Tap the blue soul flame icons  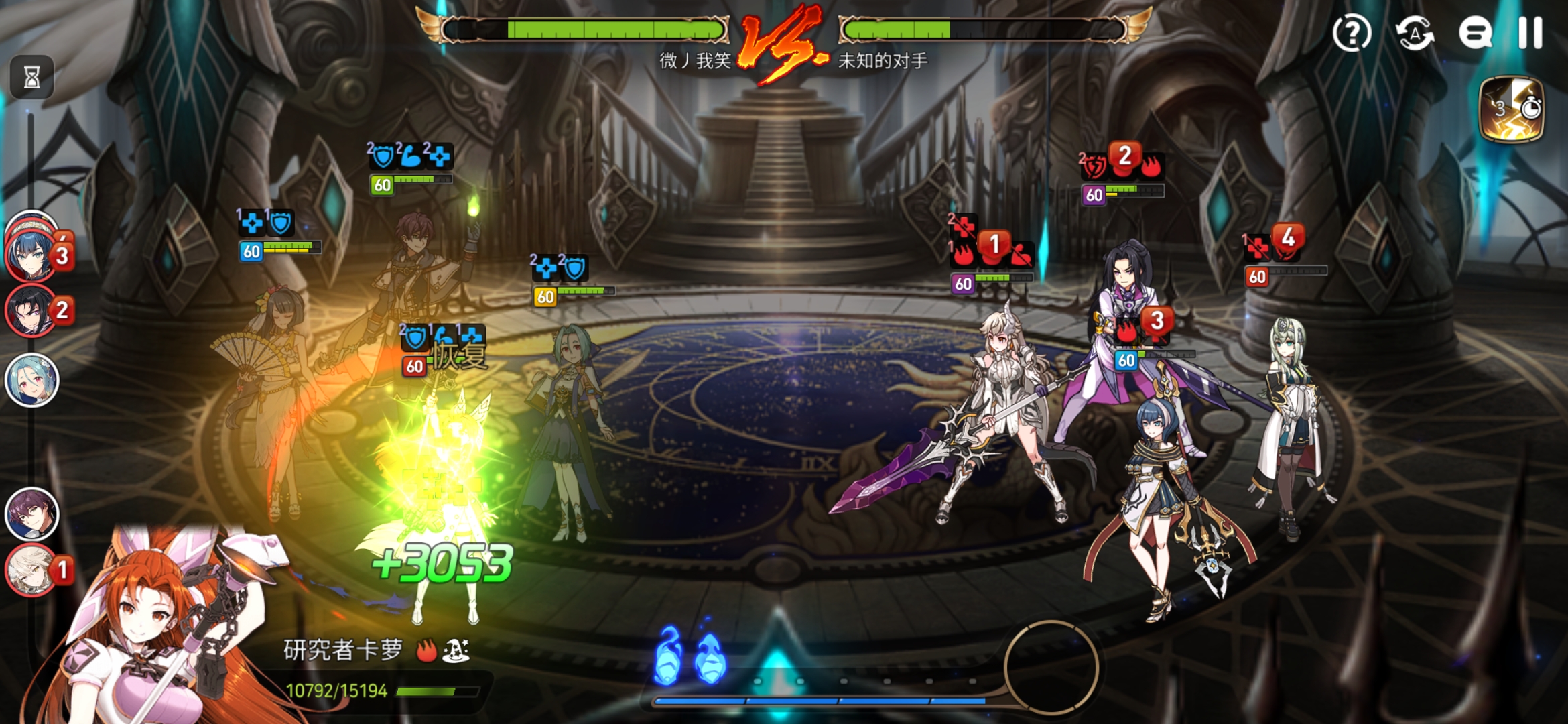coord(689,656)
